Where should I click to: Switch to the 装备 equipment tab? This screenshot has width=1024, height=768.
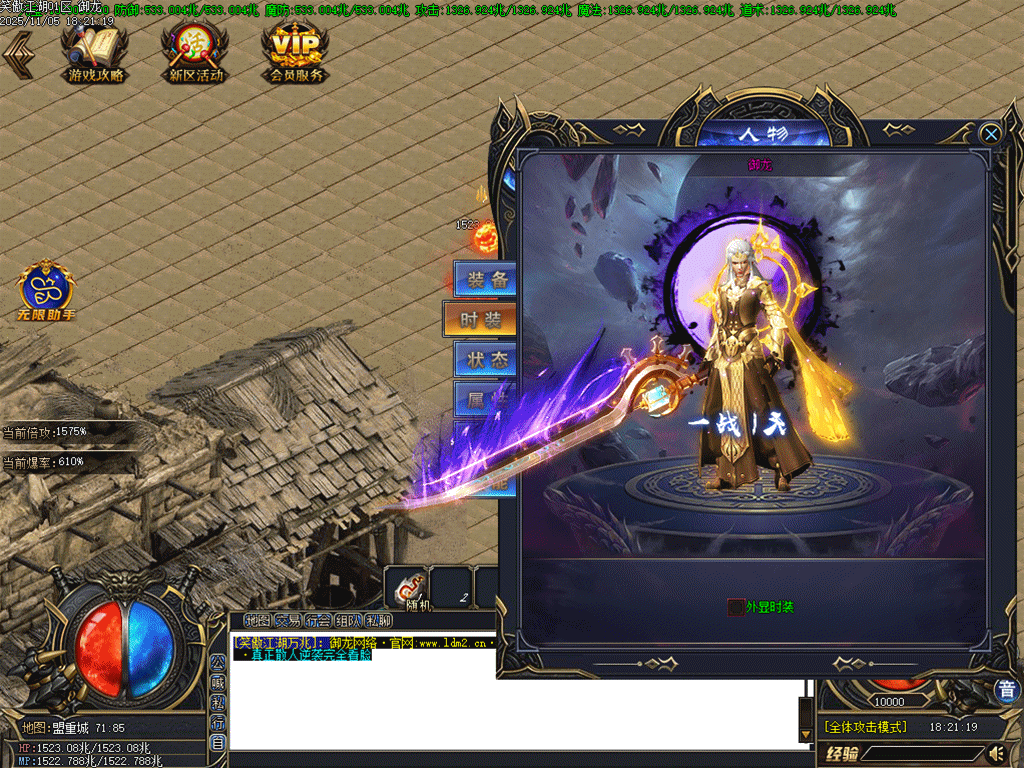485,279
